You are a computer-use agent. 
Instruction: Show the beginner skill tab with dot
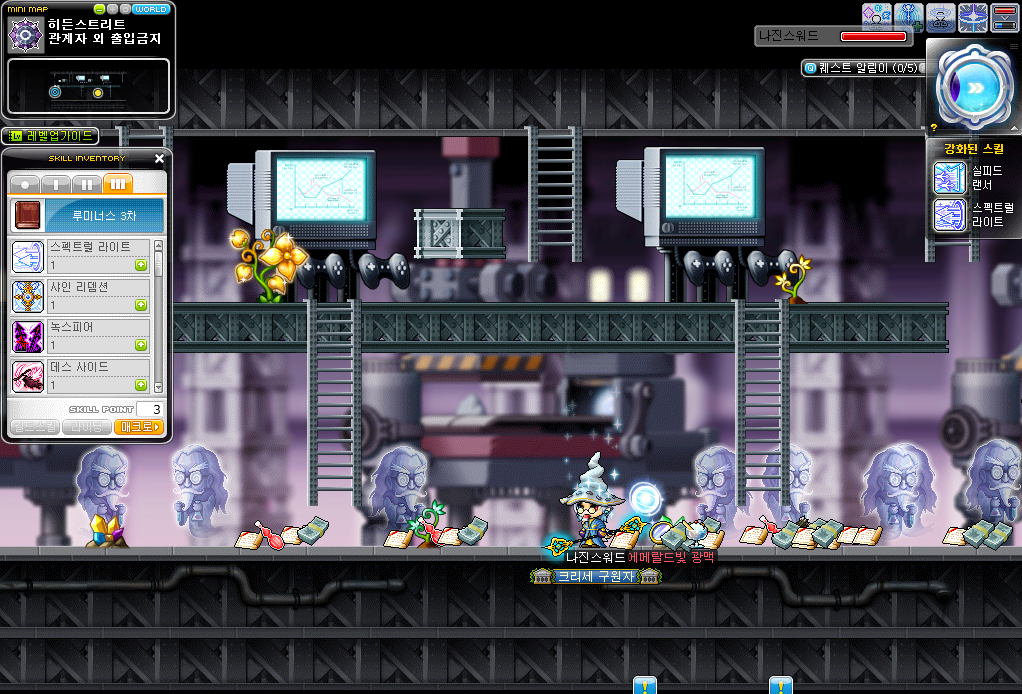tap(25, 184)
